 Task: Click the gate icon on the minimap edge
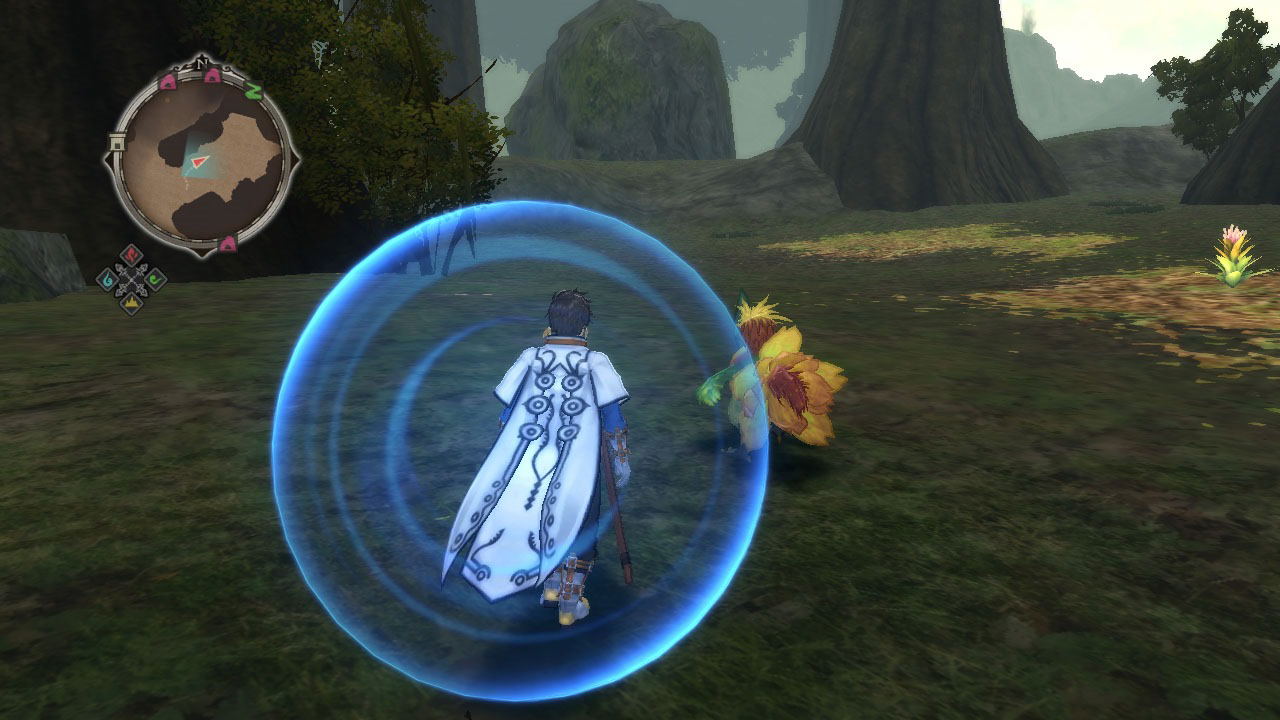point(118,142)
